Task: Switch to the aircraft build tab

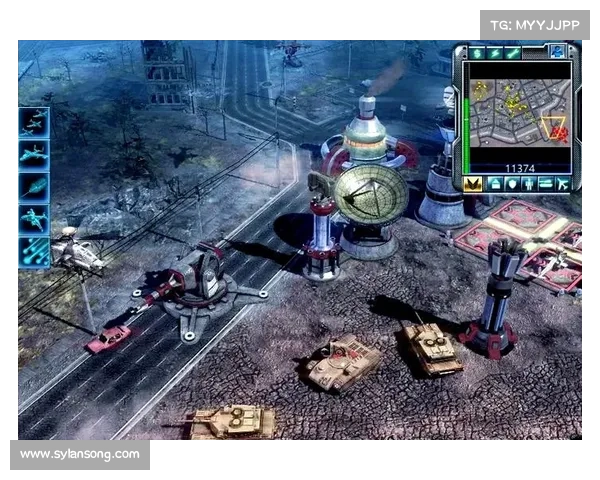Action: (562, 184)
